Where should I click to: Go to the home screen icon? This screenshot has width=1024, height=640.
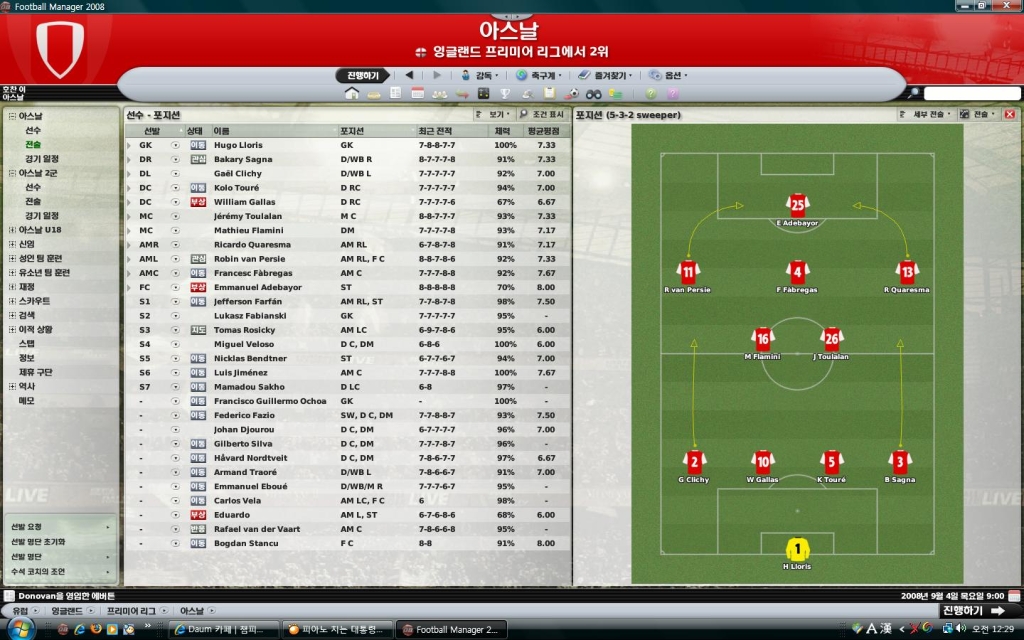tap(351, 93)
